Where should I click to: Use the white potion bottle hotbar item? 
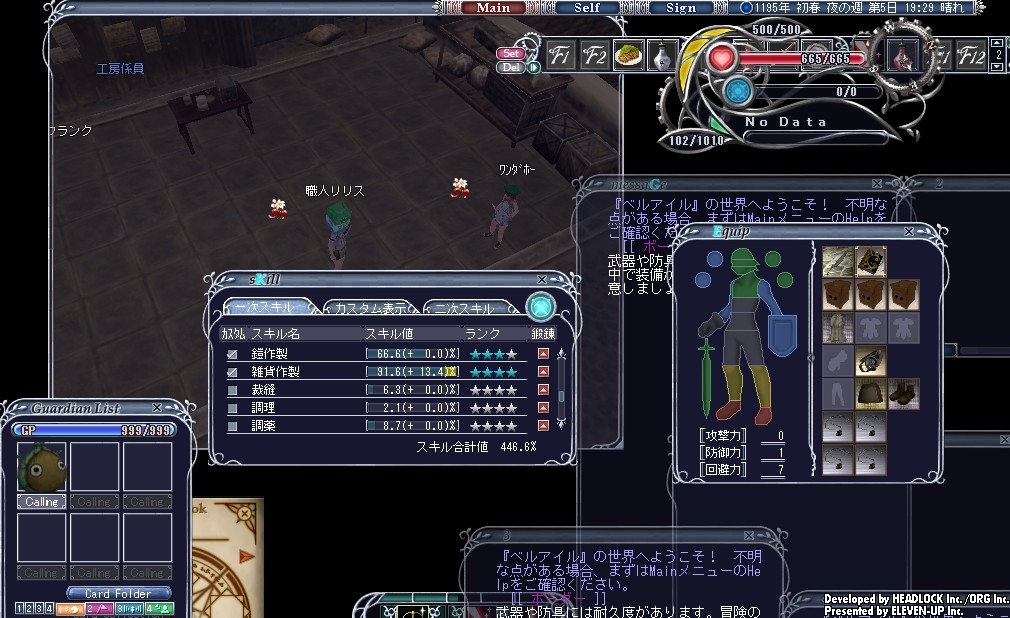click(660, 56)
